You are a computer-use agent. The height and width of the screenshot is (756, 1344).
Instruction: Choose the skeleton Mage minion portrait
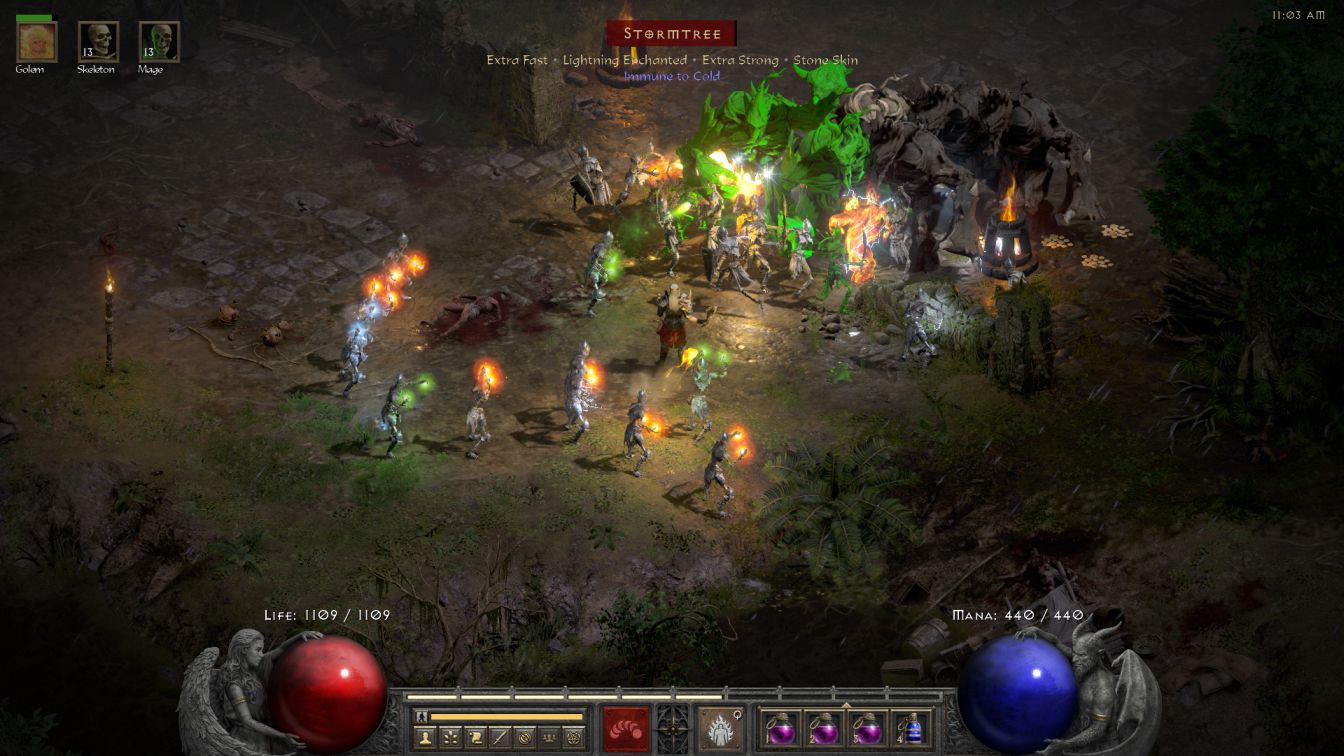pos(159,42)
